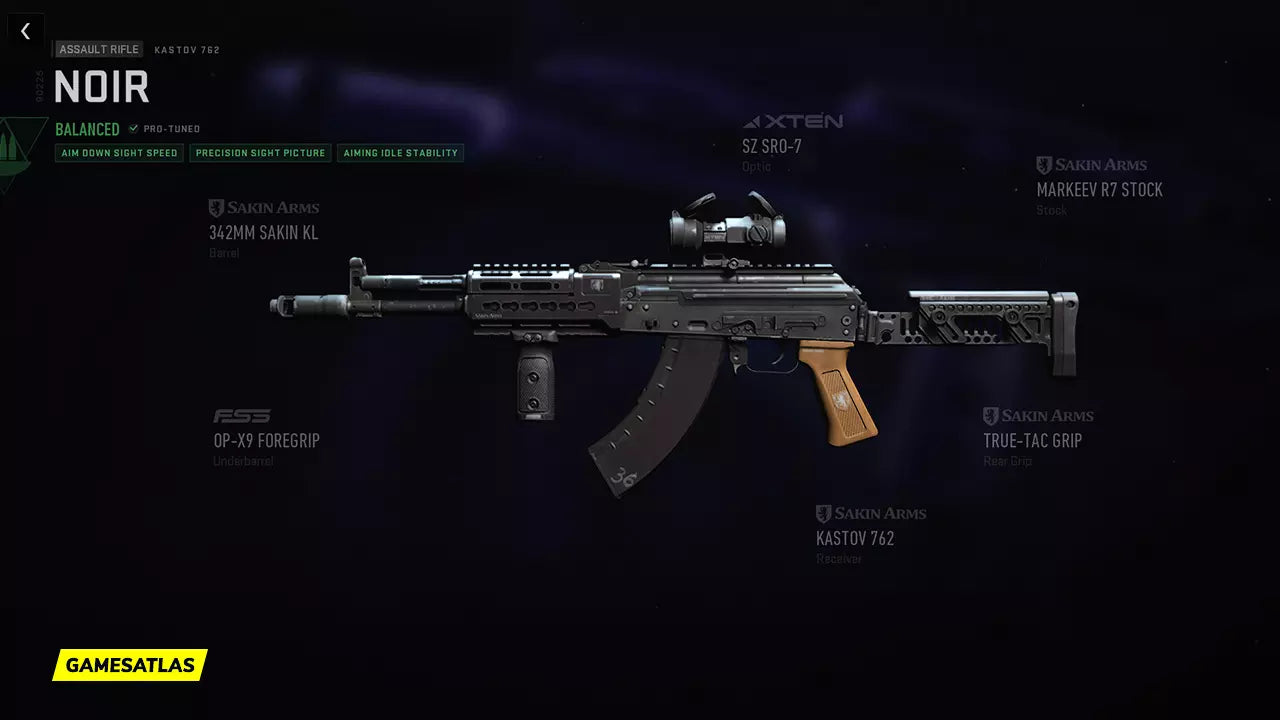Click the GamesAtlas watermark logo
The height and width of the screenshot is (720, 1280).
(x=130, y=665)
